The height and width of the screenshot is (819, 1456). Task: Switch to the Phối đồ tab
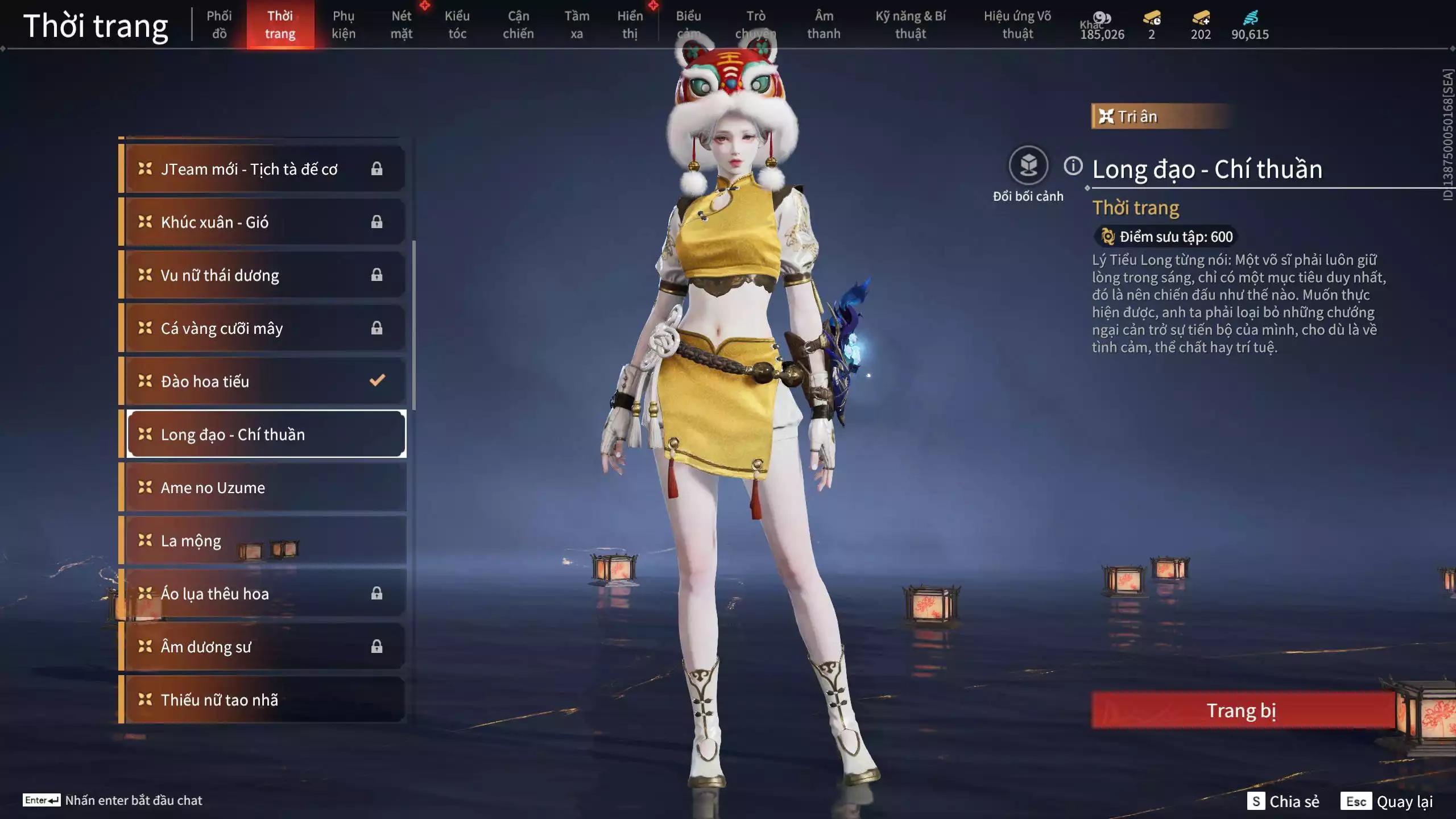(x=219, y=25)
